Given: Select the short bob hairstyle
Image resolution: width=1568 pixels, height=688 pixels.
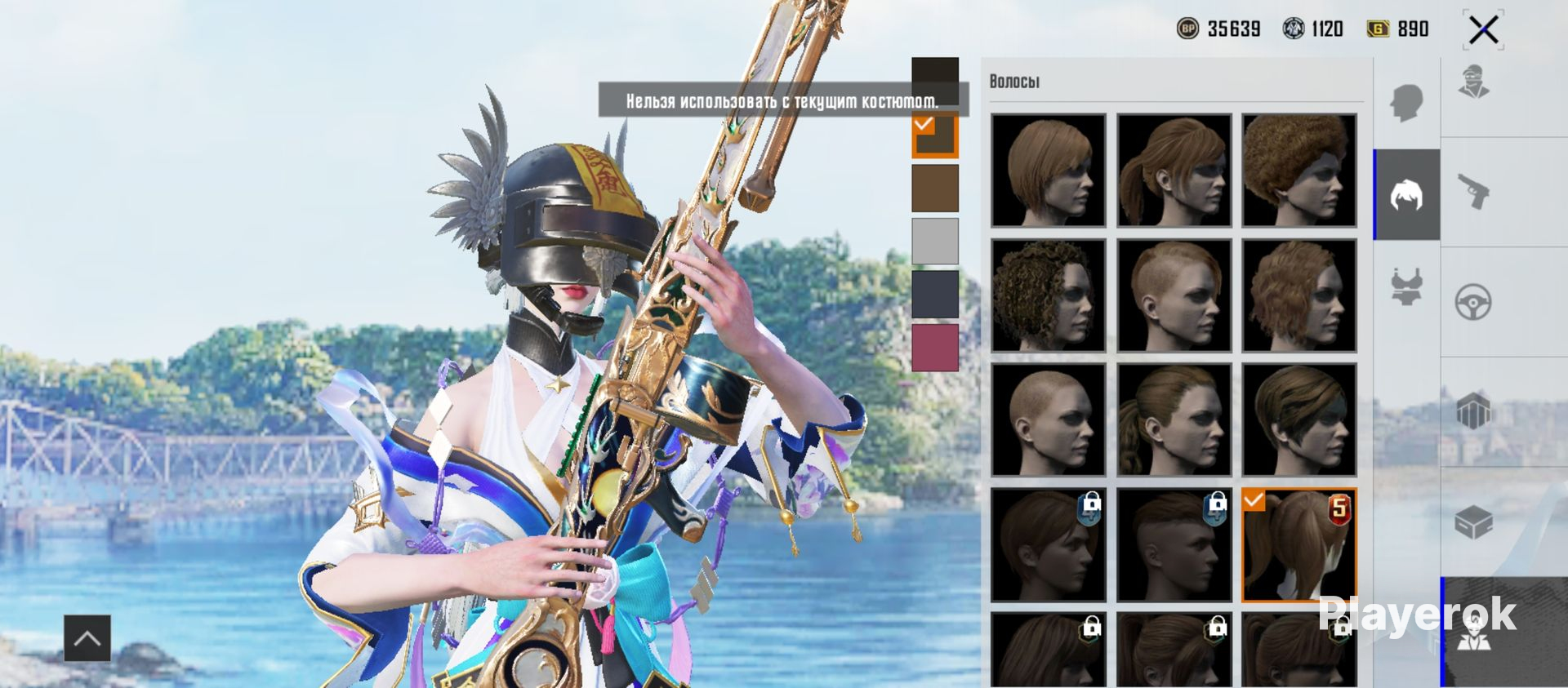Looking at the screenshot, I should pyautogui.click(x=1048, y=170).
